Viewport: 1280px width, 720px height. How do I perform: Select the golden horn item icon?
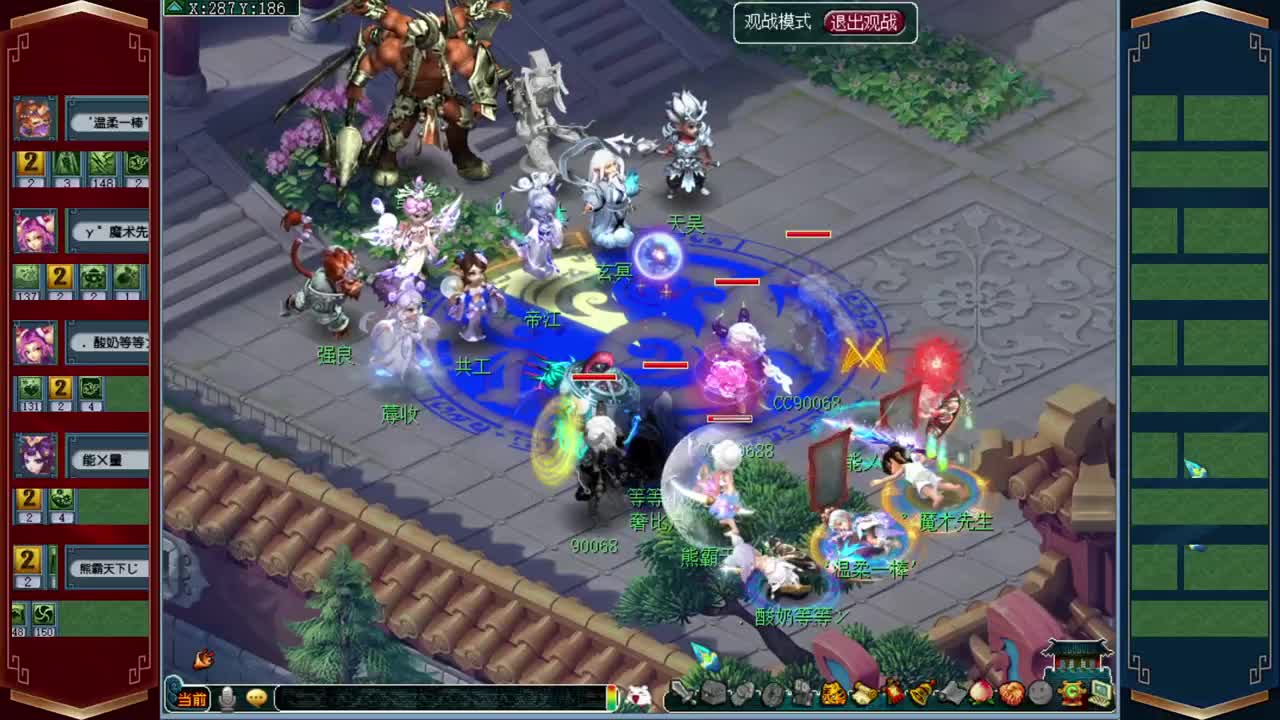click(x=921, y=692)
